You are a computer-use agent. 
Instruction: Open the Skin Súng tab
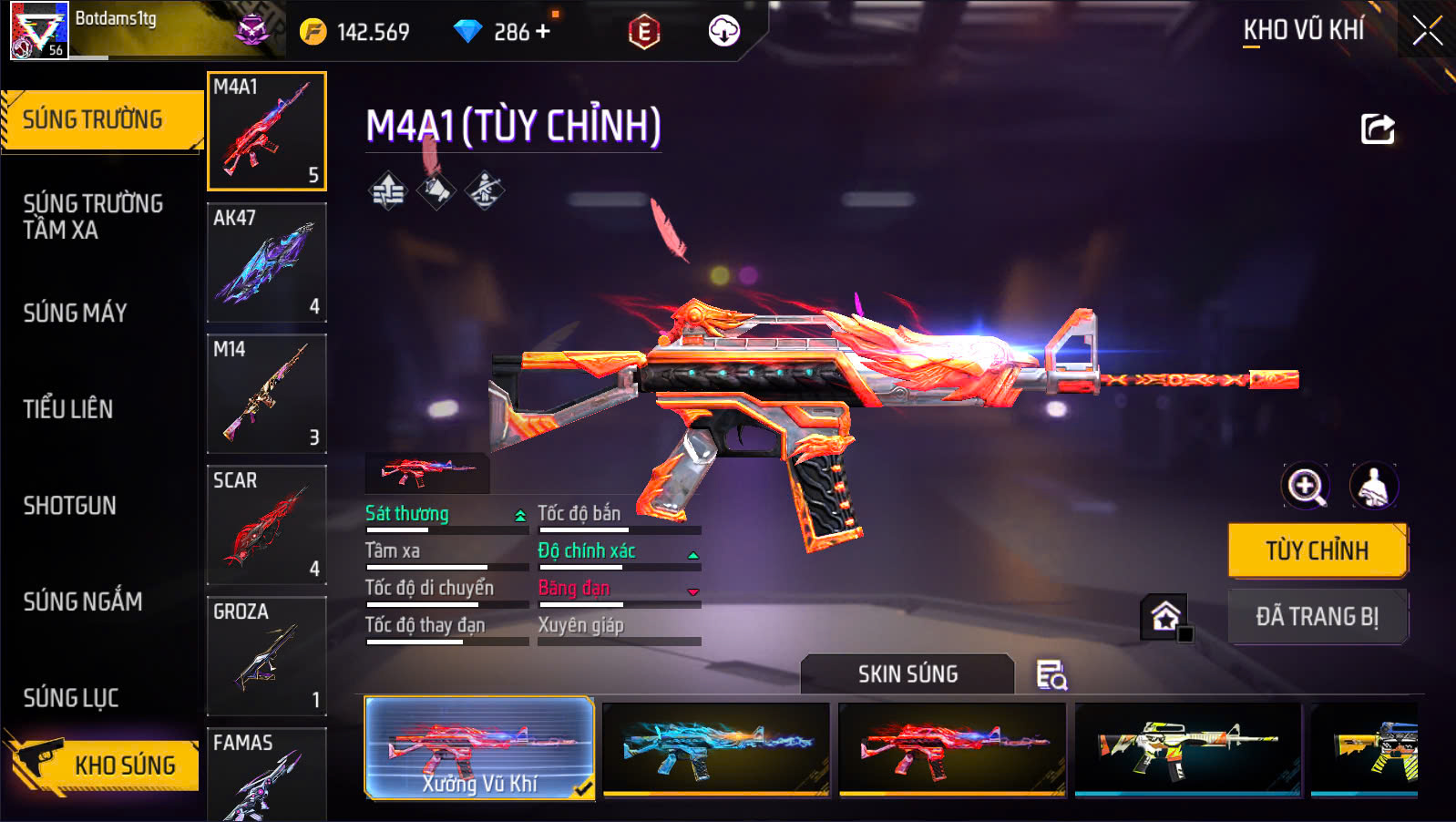907,674
